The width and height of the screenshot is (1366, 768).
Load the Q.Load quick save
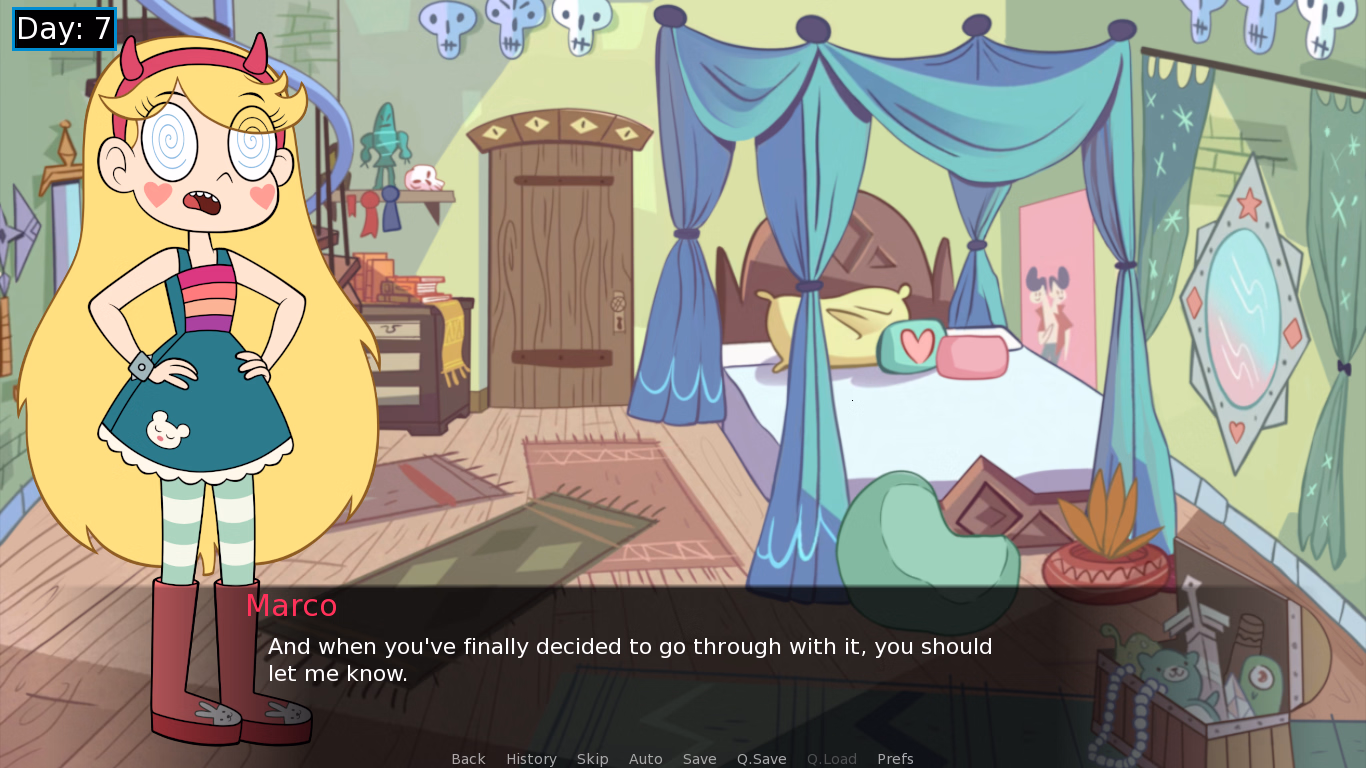[831, 758]
